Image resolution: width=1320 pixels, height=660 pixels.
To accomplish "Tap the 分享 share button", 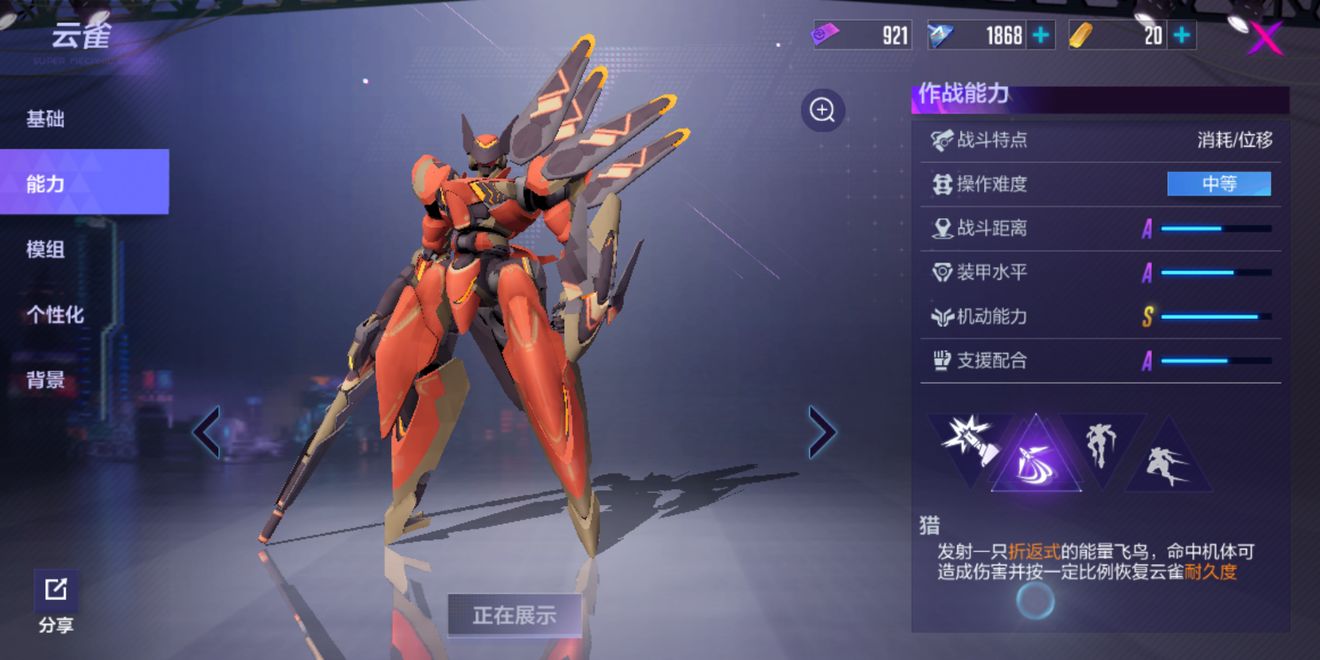I will [56, 602].
